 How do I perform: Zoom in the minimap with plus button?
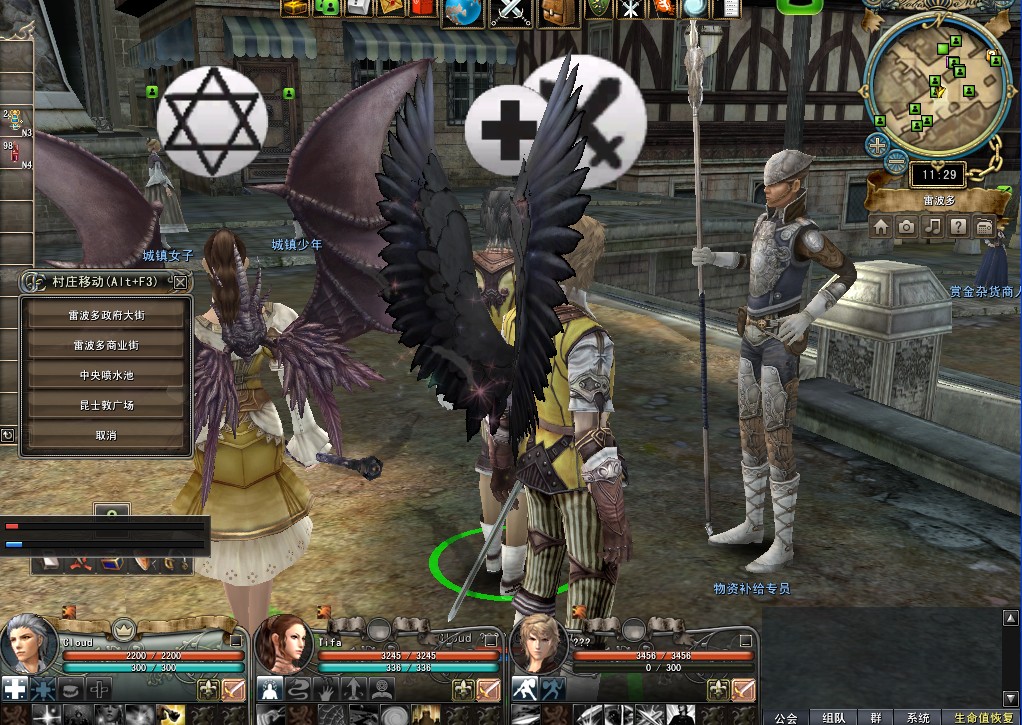tap(877, 145)
